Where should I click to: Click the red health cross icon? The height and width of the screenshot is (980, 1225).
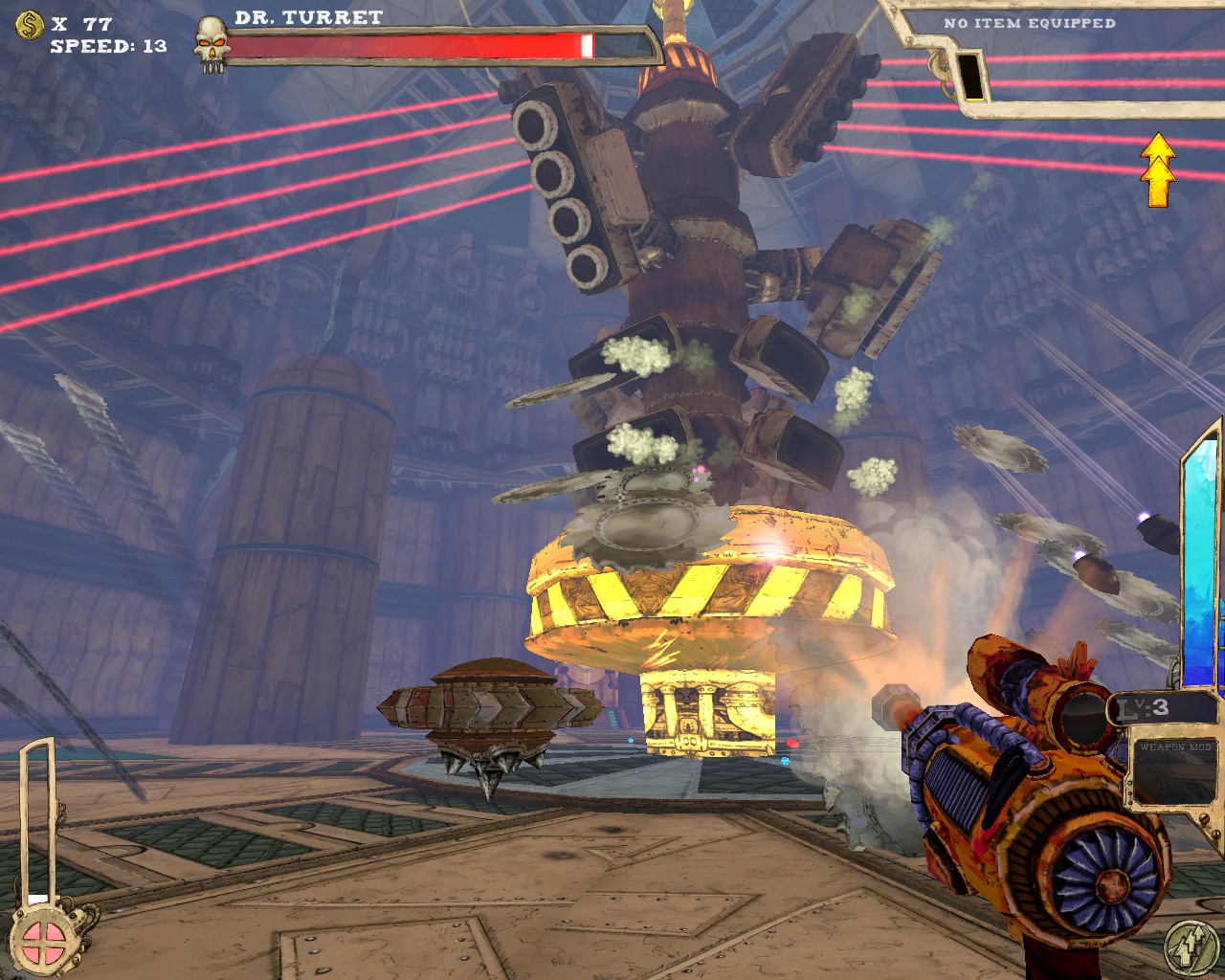[x=45, y=939]
